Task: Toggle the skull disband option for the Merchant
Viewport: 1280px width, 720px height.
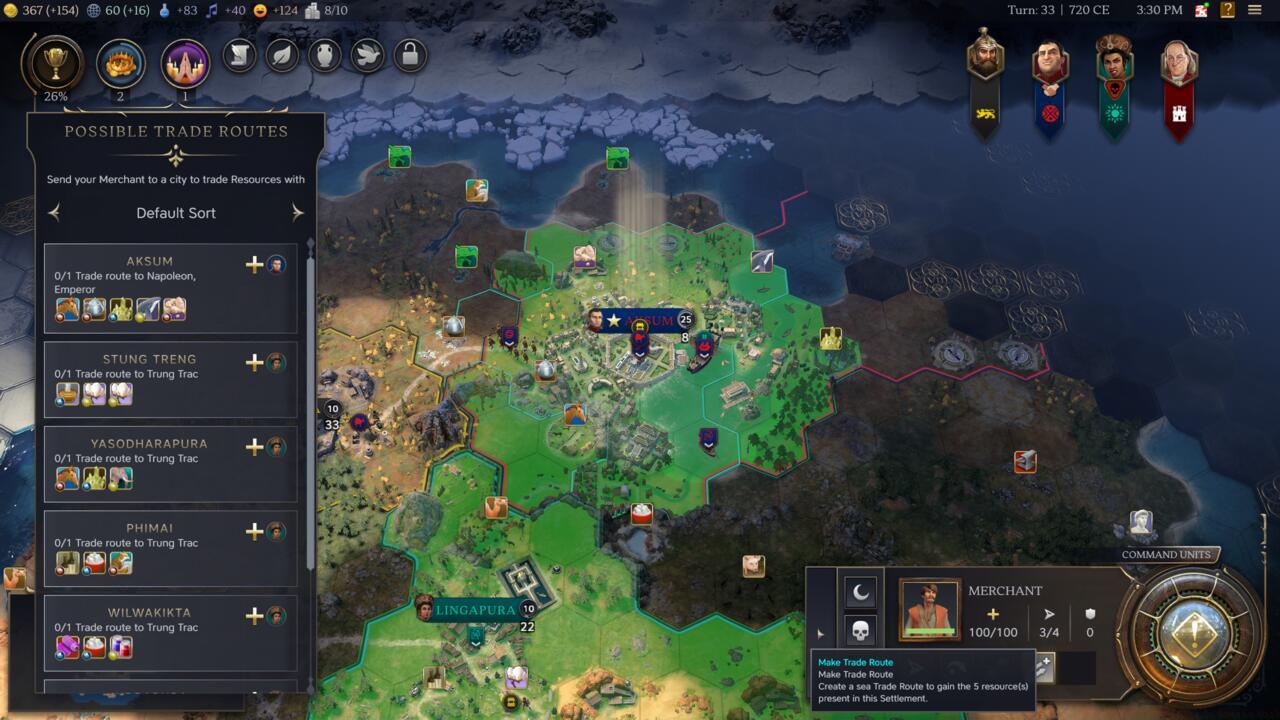Action: click(861, 631)
